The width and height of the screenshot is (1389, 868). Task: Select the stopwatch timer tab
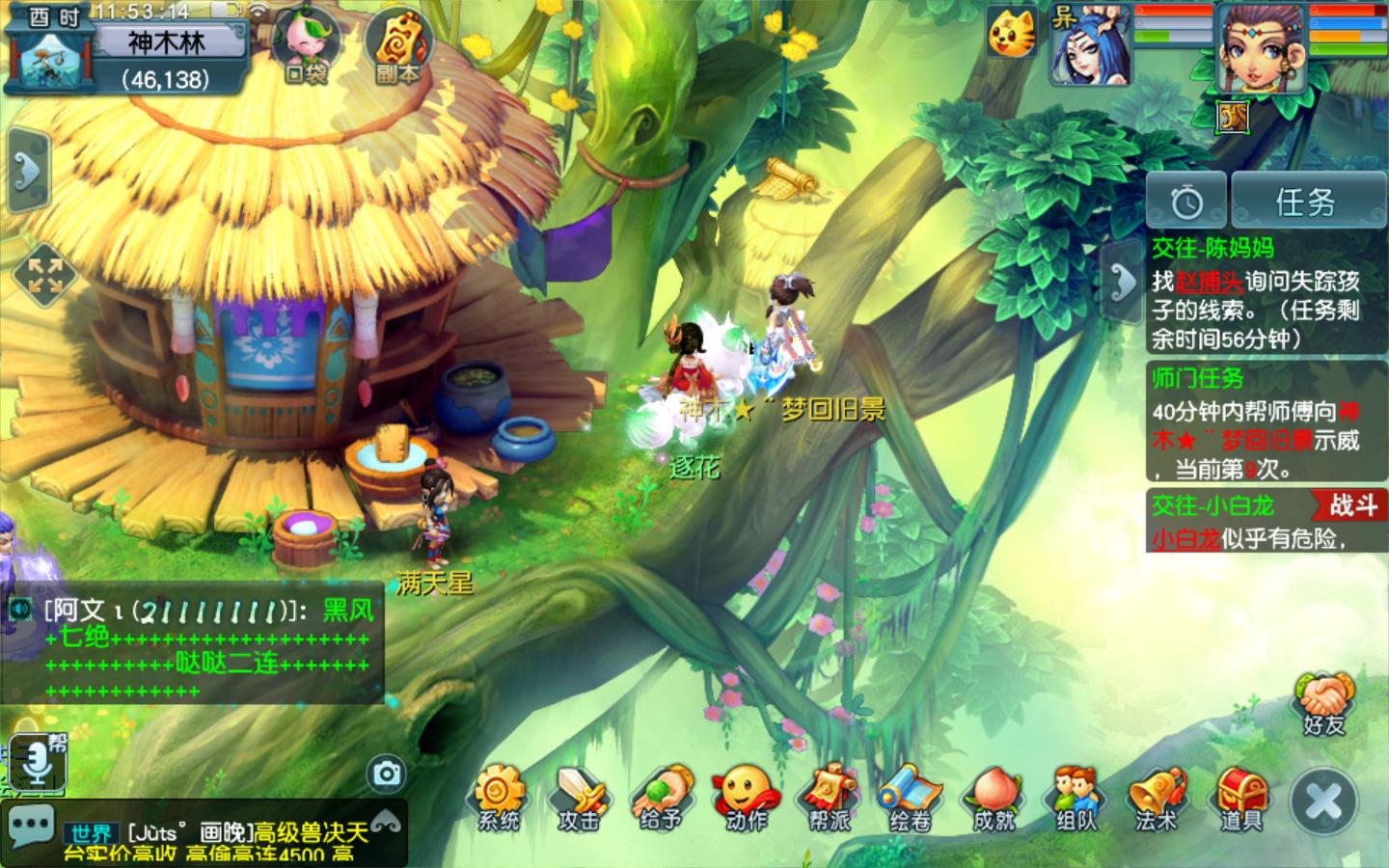[1186, 202]
